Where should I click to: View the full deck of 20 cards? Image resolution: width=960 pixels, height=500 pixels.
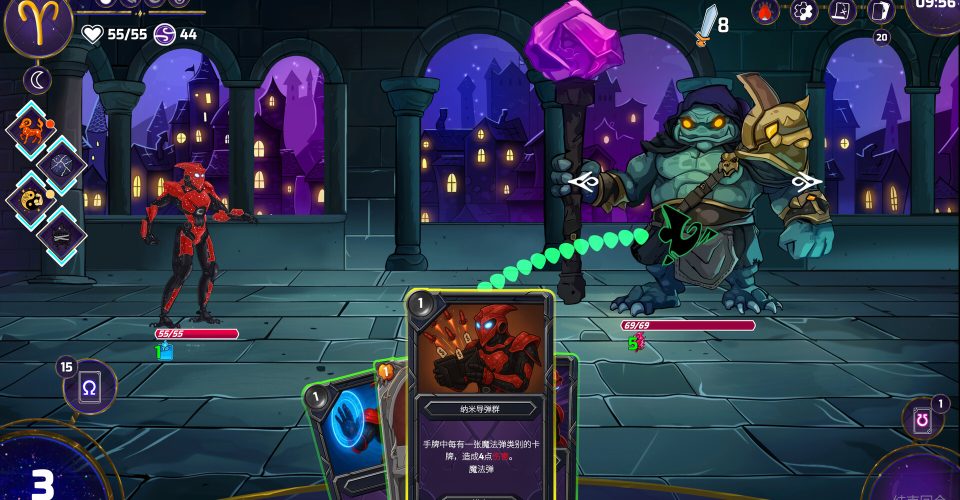(x=880, y=12)
